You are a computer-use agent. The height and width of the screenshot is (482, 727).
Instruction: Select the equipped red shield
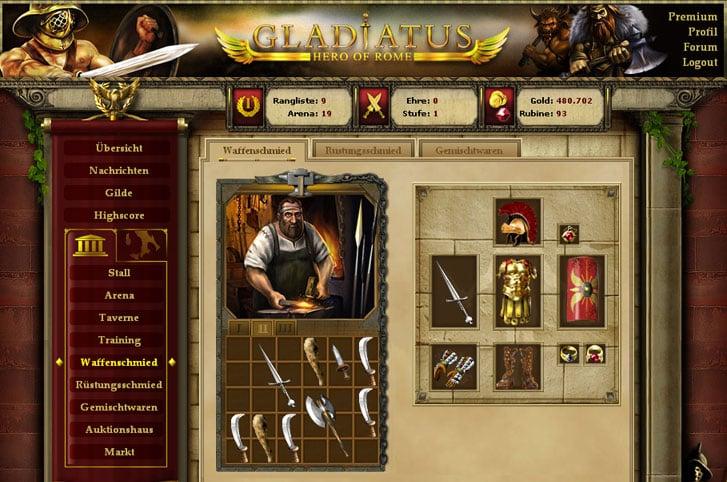point(581,291)
